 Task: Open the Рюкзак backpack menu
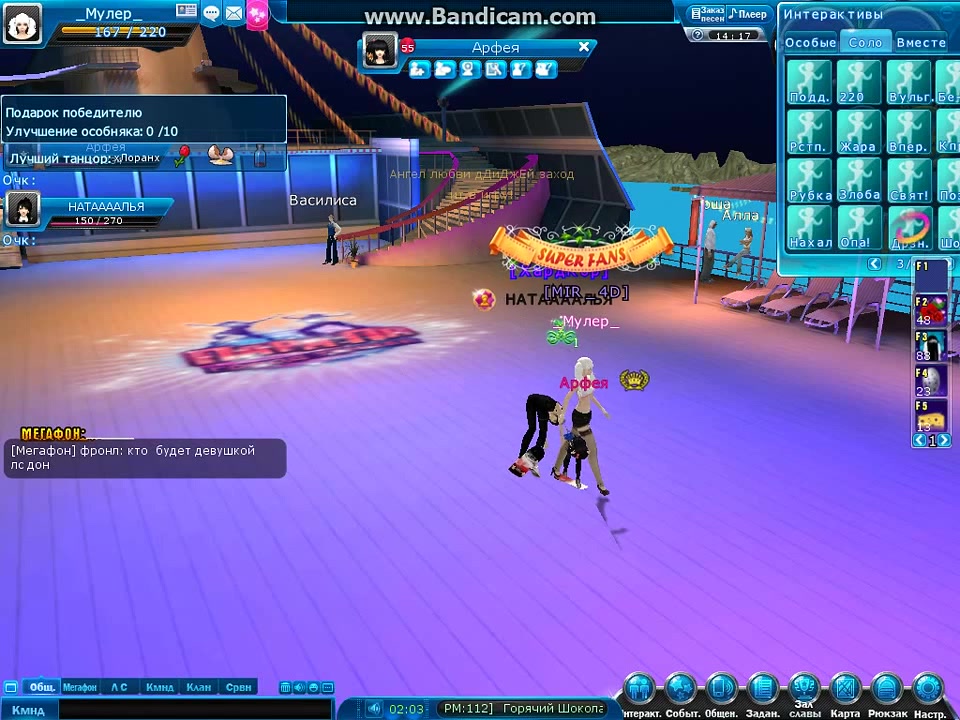point(887,690)
